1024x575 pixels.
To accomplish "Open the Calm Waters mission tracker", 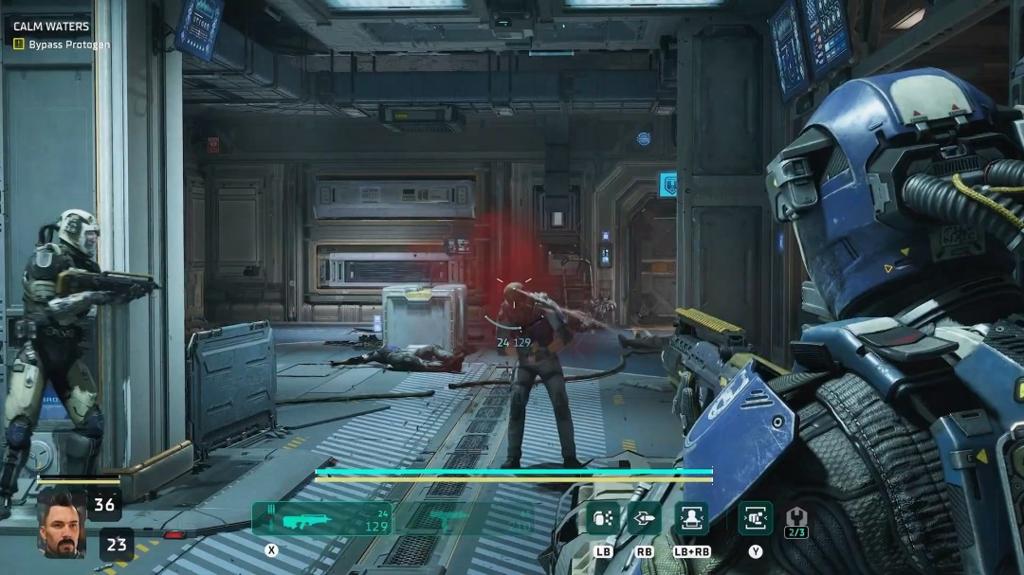I will 51,26.
